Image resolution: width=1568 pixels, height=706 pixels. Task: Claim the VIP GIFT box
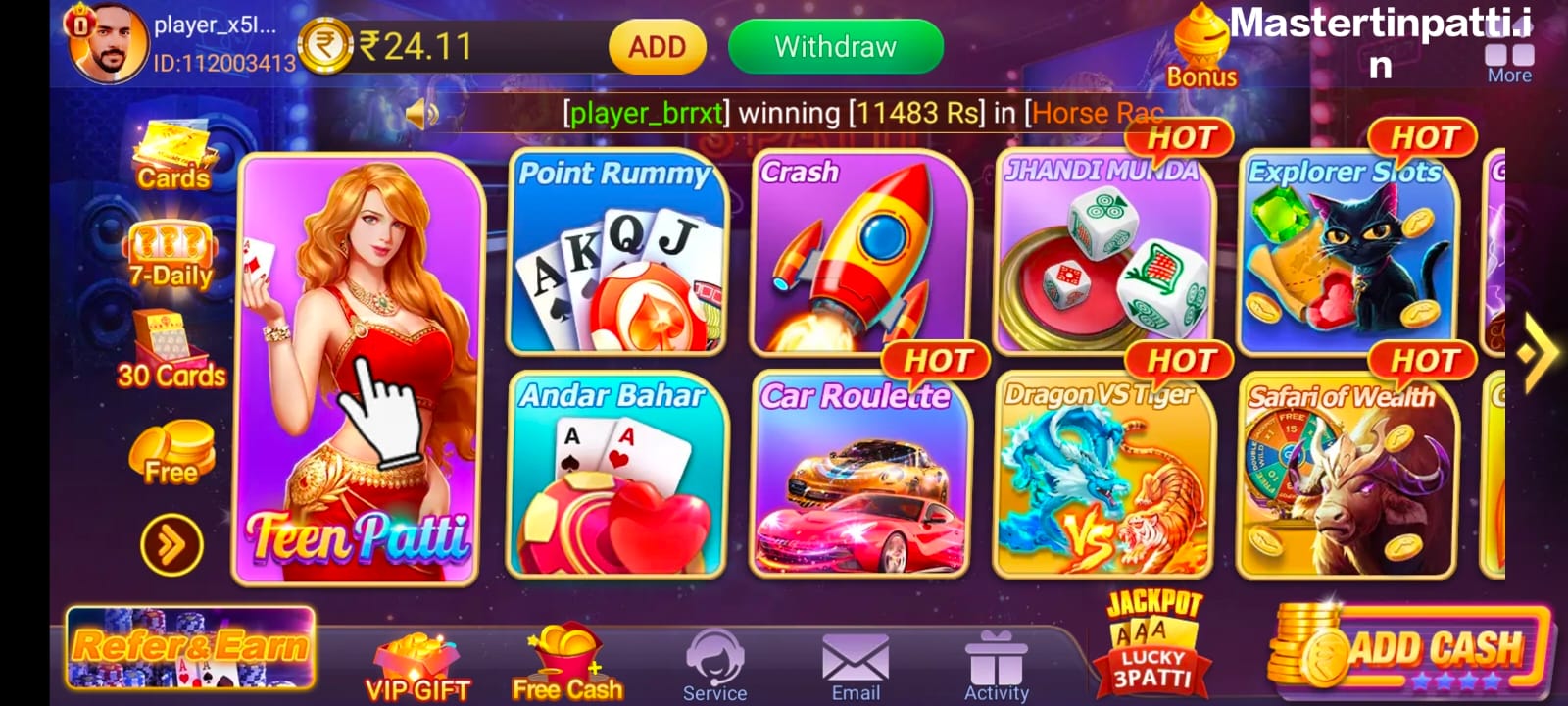[417, 667]
